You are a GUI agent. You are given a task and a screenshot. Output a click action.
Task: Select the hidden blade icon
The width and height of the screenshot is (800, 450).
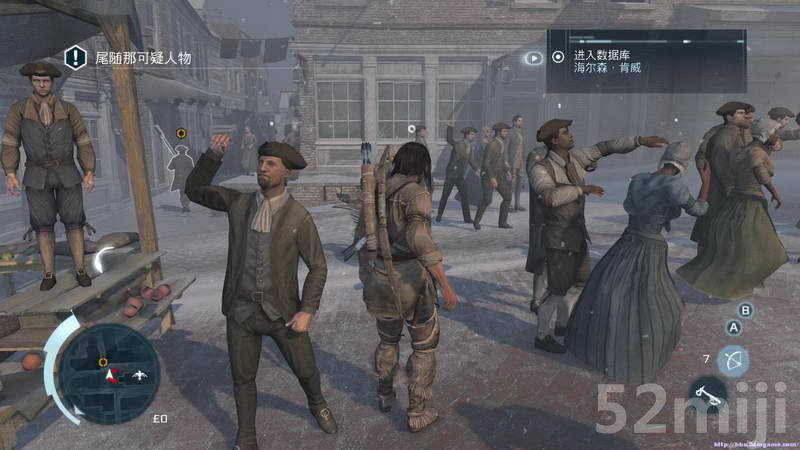coord(708,393)
